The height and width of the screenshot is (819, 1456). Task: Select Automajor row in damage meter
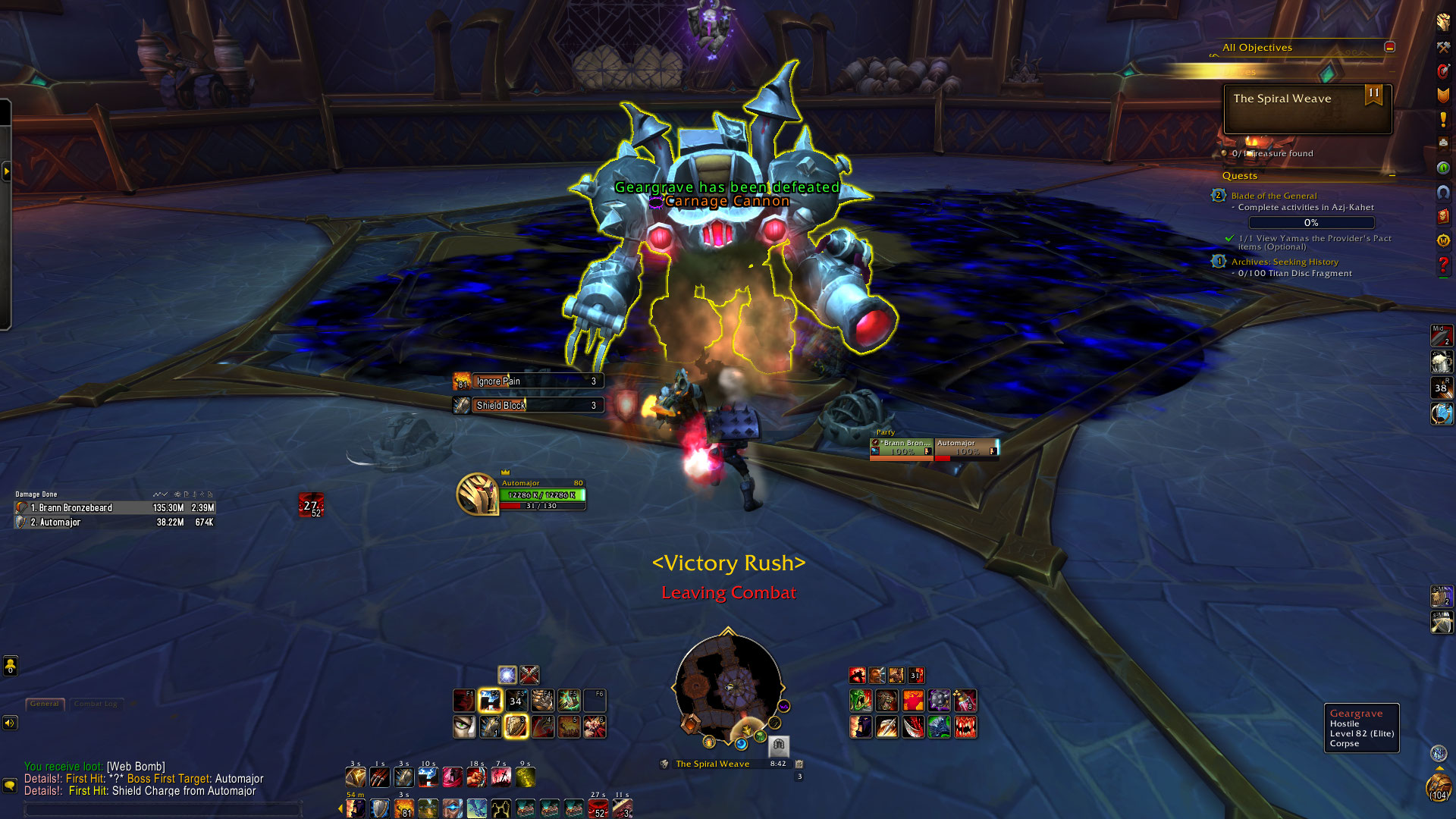pyautogui.click(x=115, y=522)
